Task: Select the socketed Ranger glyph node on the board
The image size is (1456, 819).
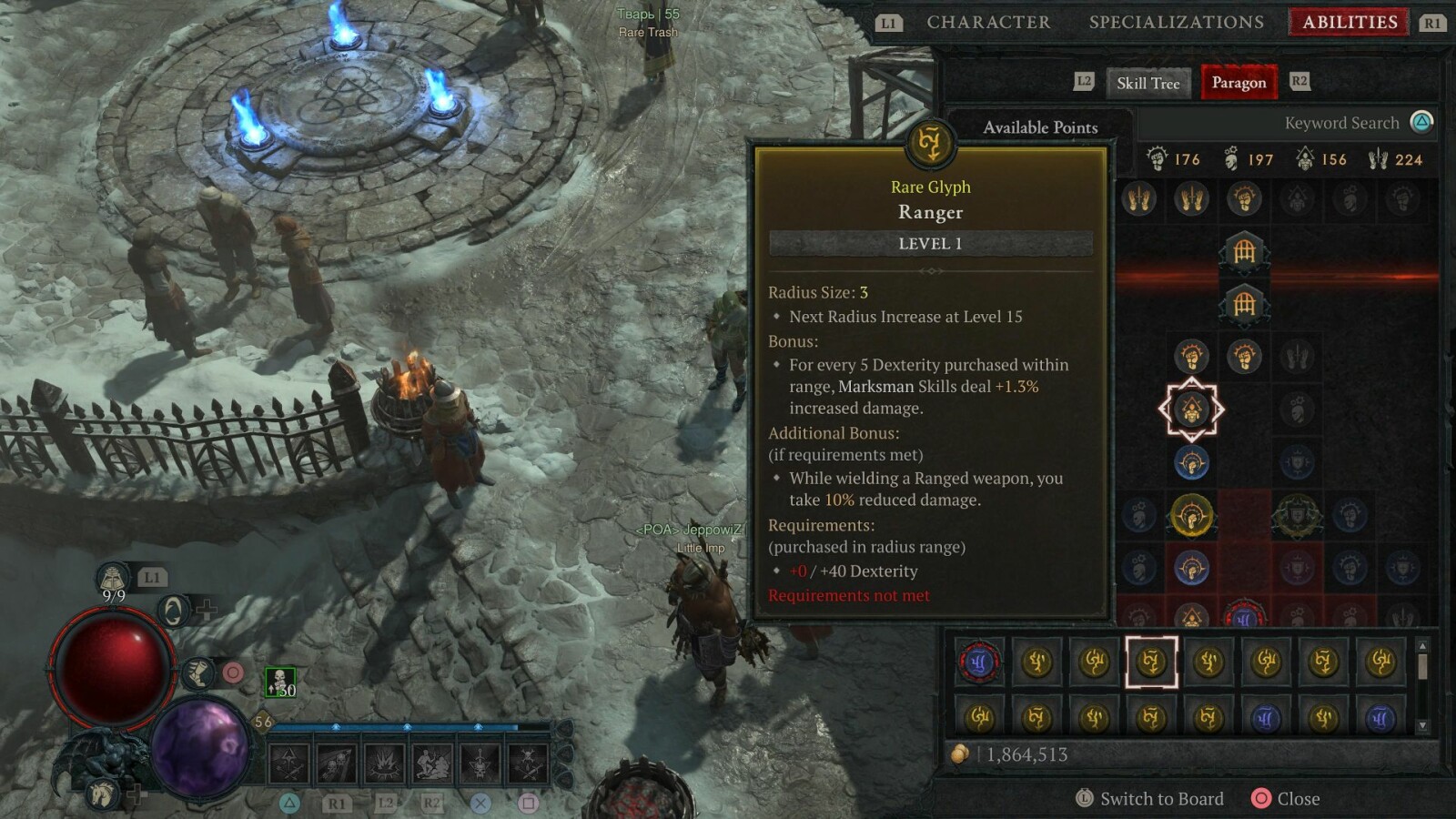Action: pyautogui.click(x=1192, y=410)
